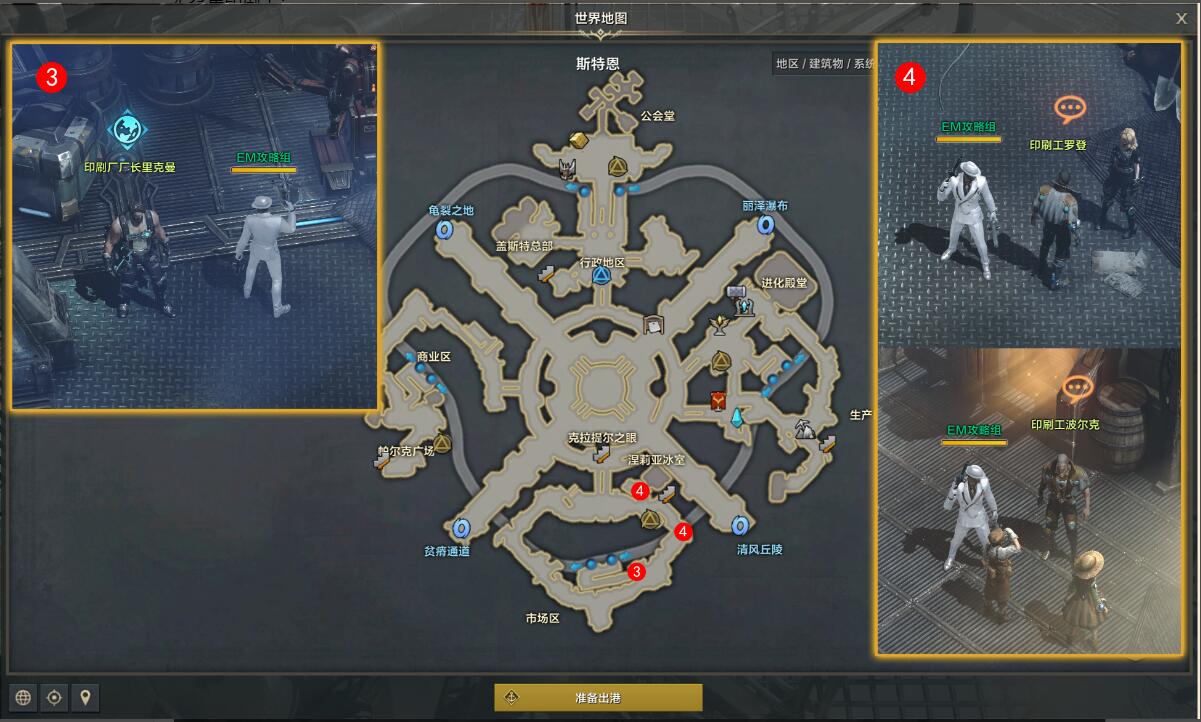Click the horned helmet map icon
Image resolution: width=1201 pixels, height=722 pixels.
(x=568, y=167)
